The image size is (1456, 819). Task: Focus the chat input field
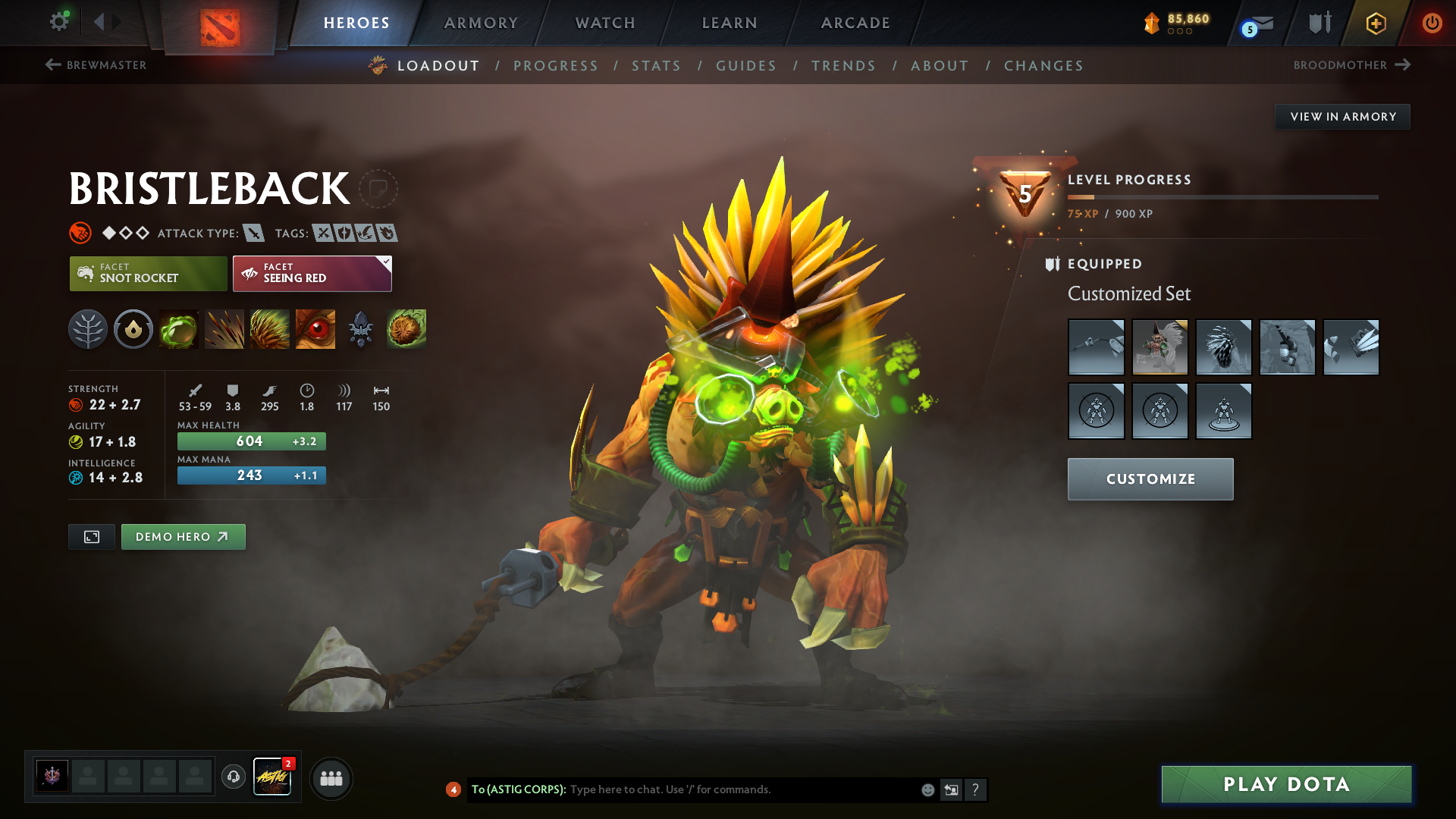(x=743, y=789)
